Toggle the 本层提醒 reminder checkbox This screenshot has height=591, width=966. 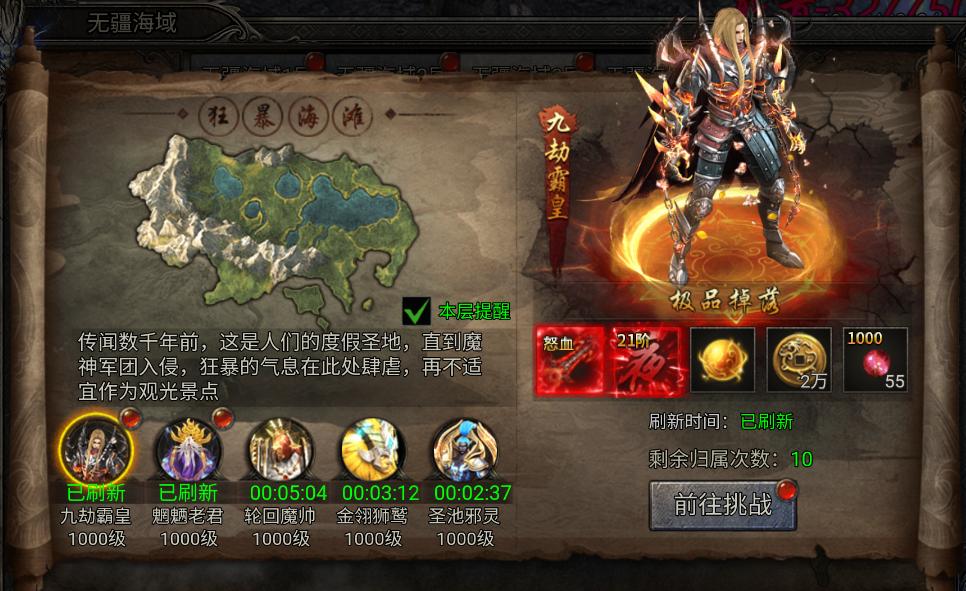point(416,311)
